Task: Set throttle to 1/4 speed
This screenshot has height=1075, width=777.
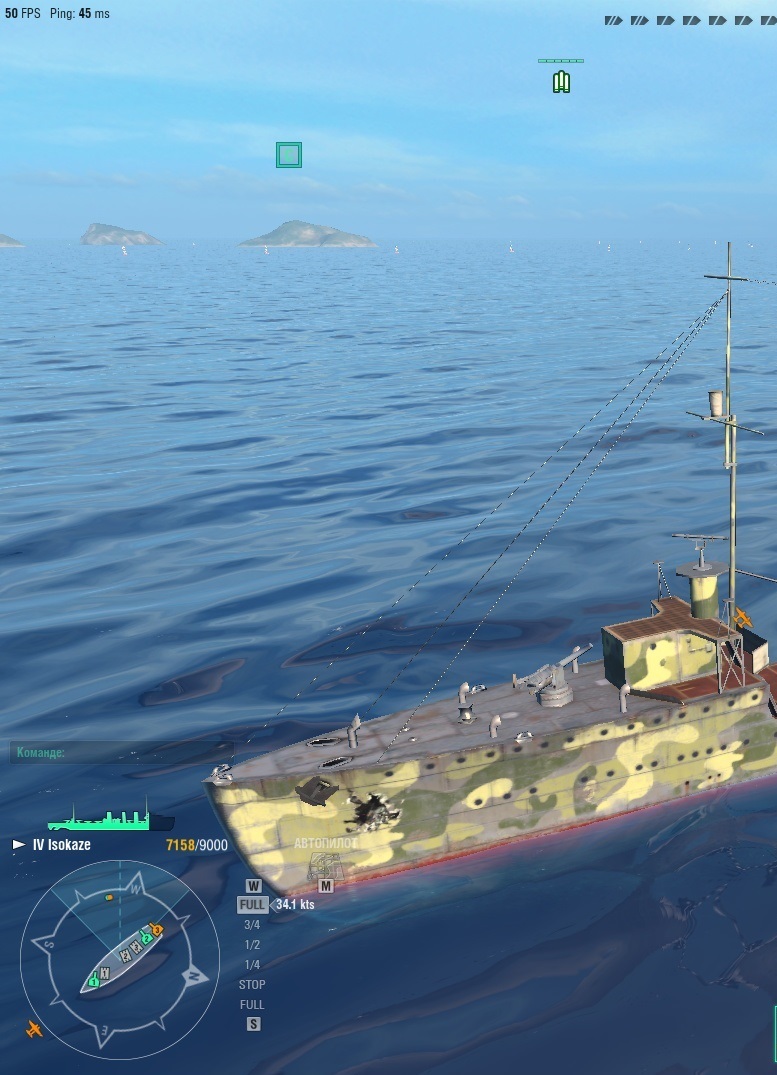Action: (x=252, y=965)
